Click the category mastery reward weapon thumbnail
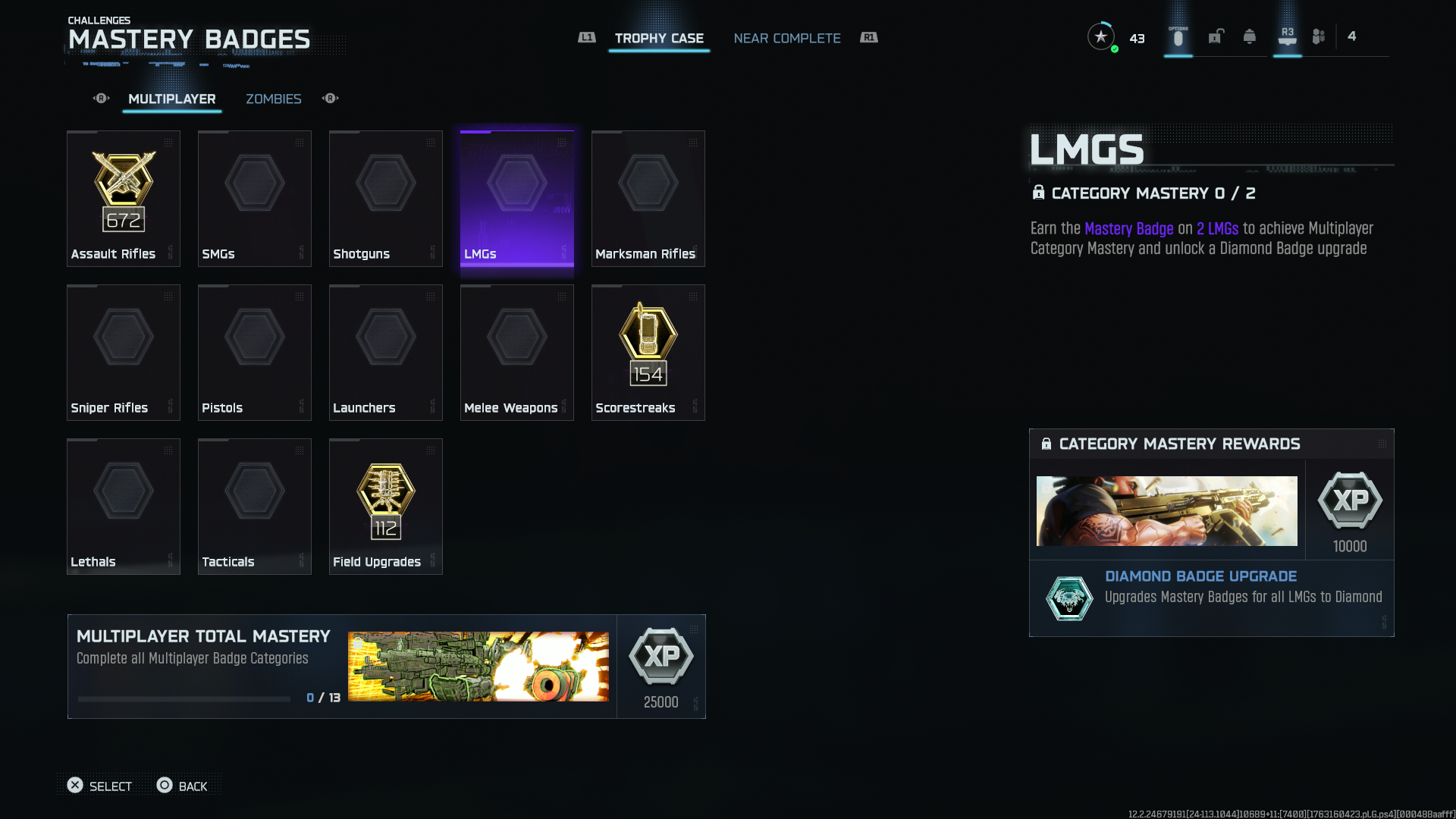The width and height of the screenshot is (1456, 819). 1166,510
